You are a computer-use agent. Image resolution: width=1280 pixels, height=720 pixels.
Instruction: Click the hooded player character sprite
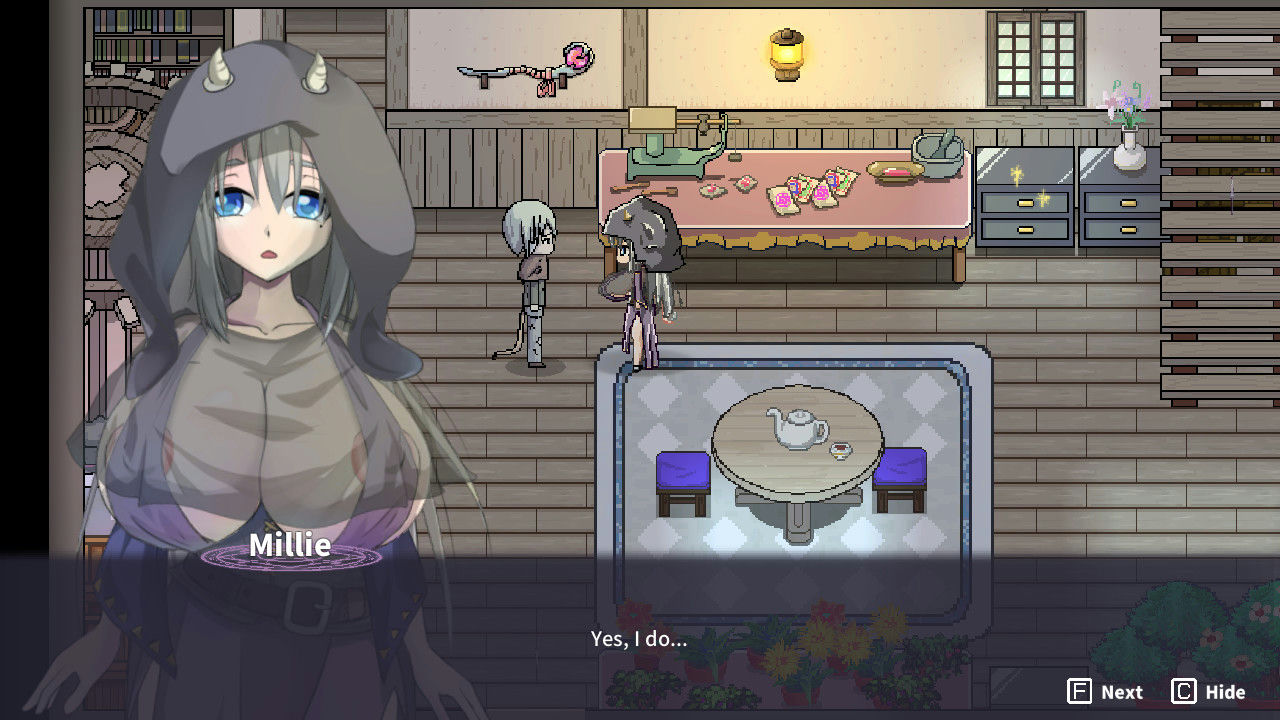(x=640, y=280)
